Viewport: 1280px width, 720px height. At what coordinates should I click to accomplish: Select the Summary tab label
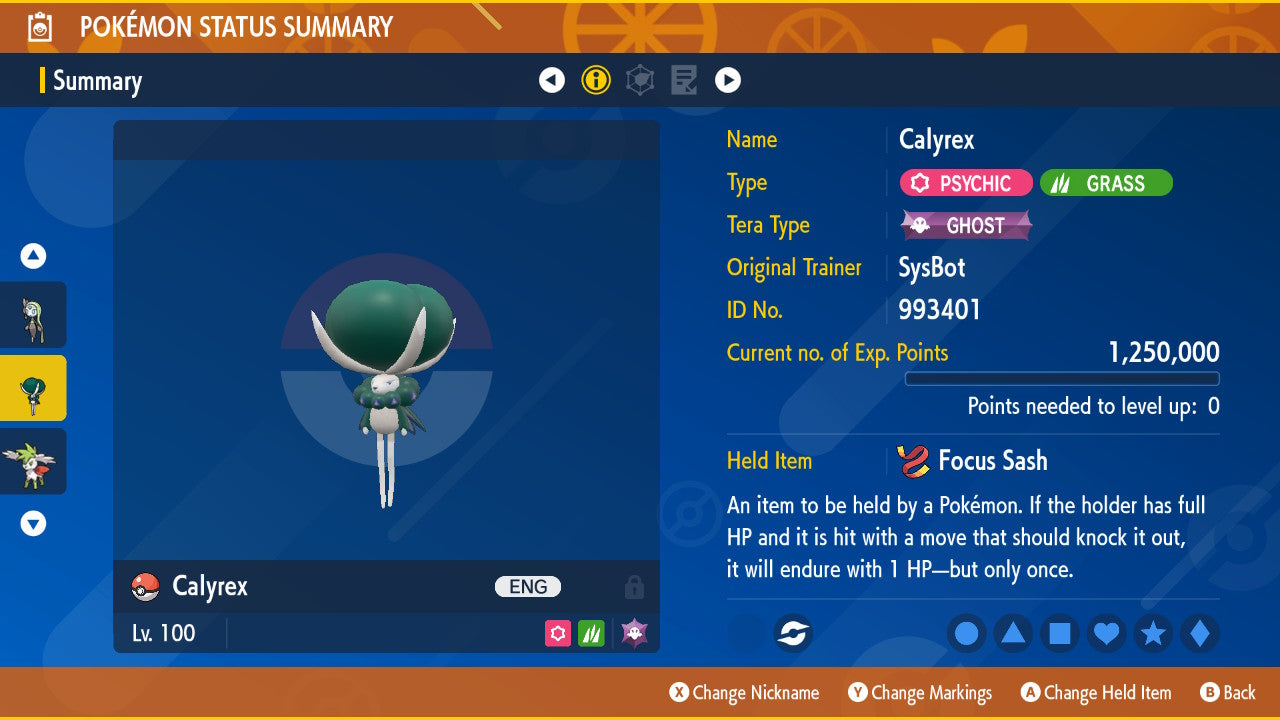pyautogui.click(x=95, y=81)
